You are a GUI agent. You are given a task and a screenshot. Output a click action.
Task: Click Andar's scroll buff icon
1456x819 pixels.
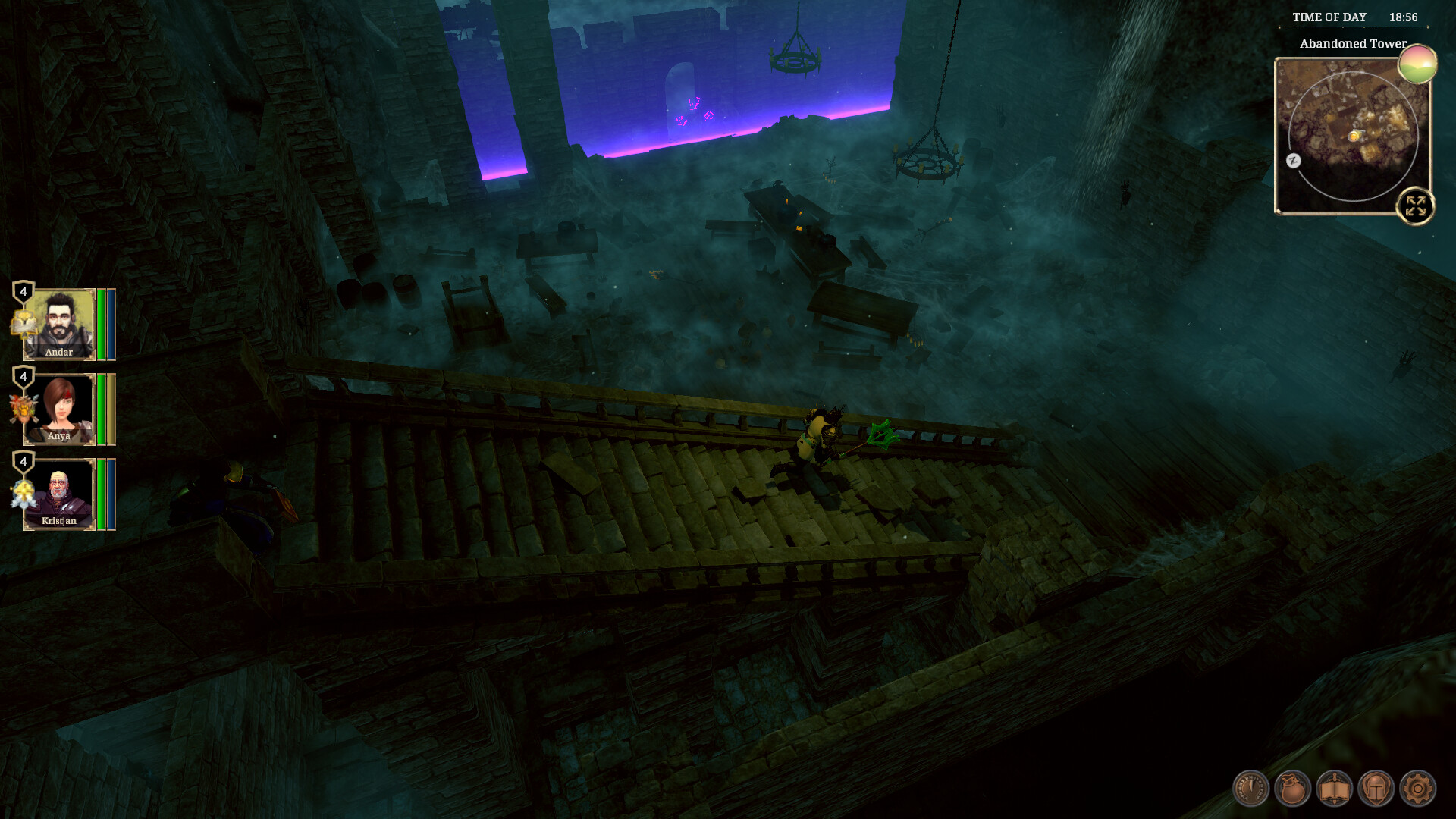tap(22, 324)
